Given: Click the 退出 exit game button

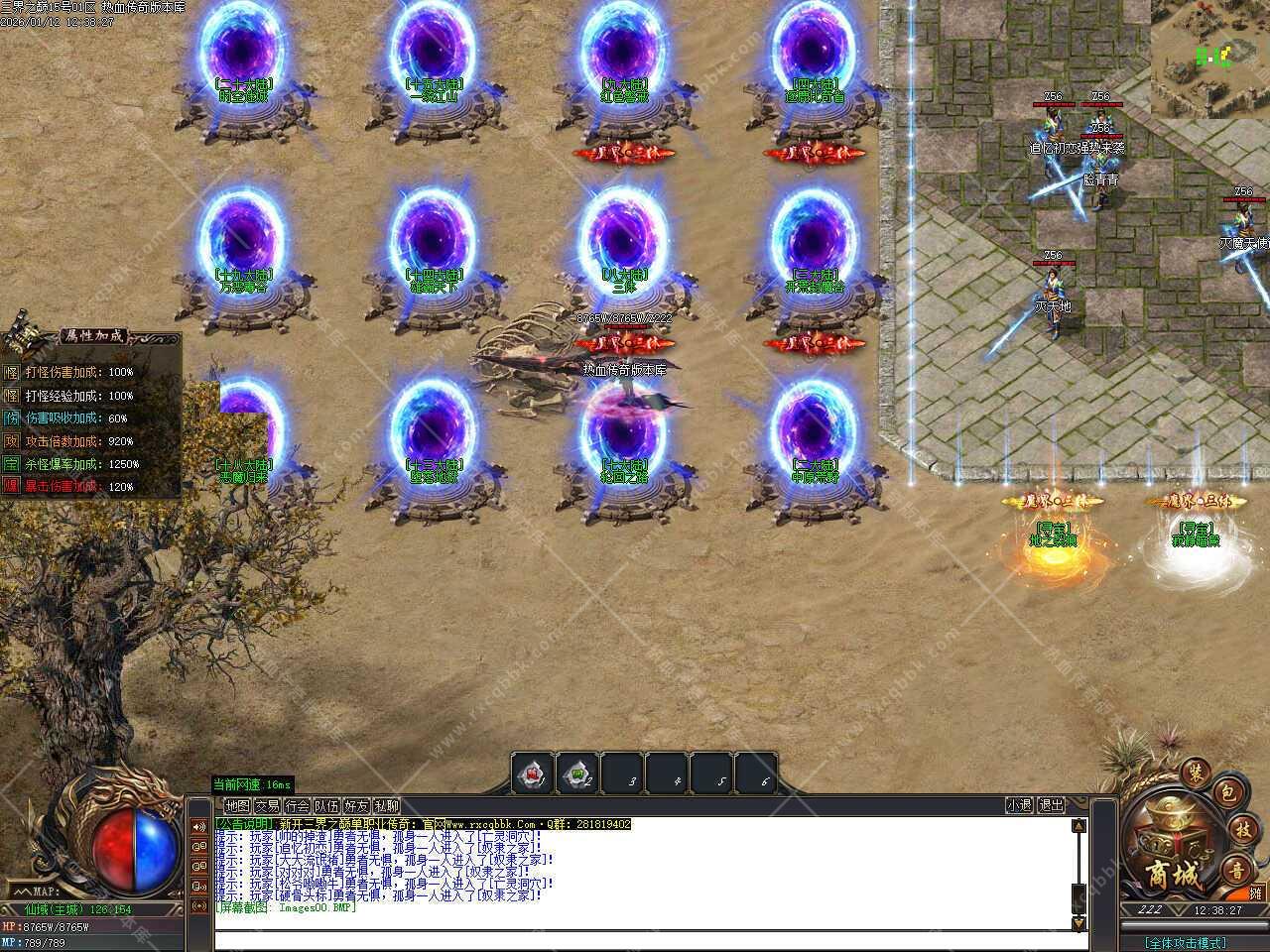Looking at the screenshot, I should point(1052,806).
